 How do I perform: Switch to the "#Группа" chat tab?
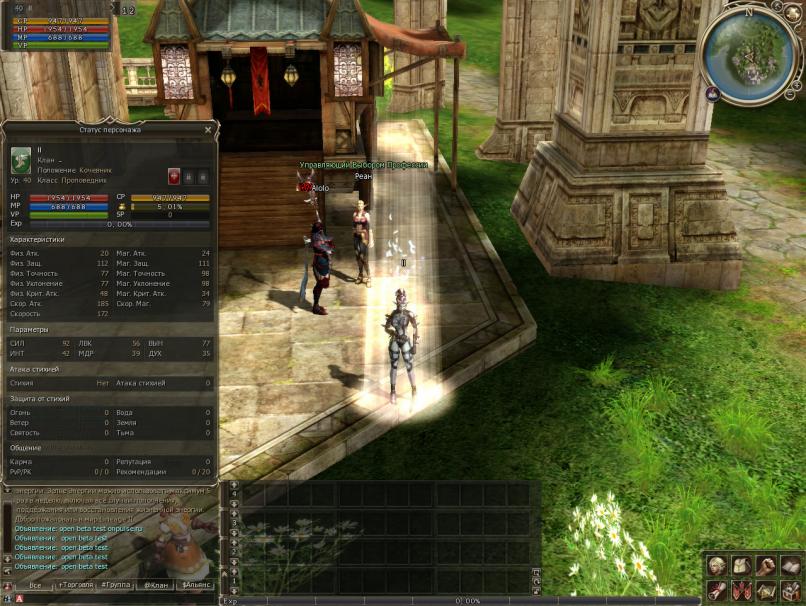pos(118,585)
